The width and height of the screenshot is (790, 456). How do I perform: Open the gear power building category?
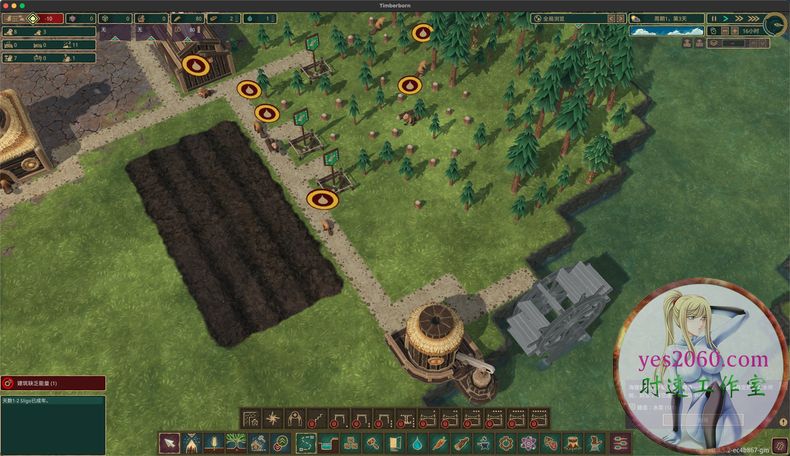tap(506, 442)
